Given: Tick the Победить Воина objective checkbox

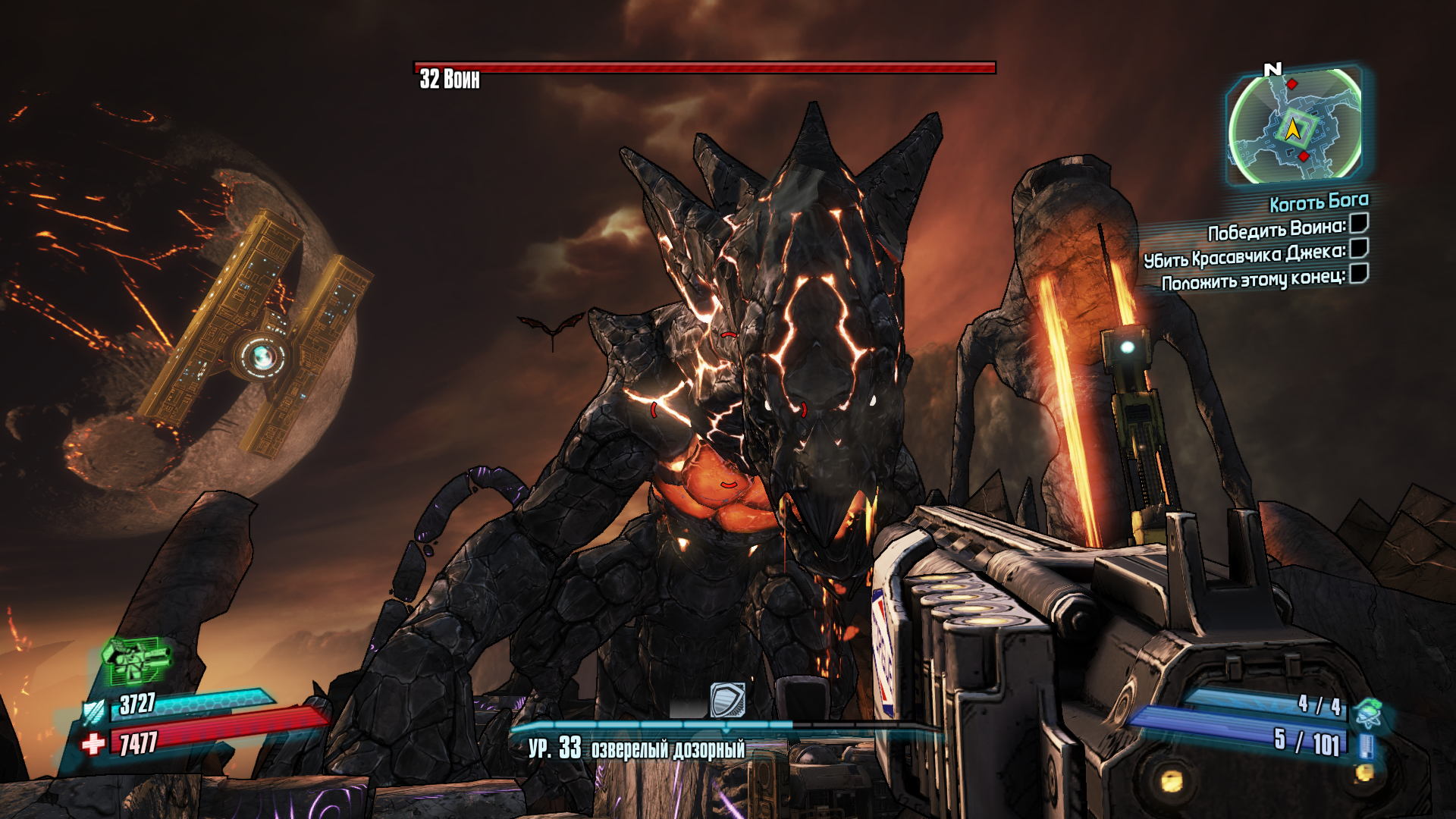Looking at the screenshot, I should pyautogui.click(x=1359, y=223).
